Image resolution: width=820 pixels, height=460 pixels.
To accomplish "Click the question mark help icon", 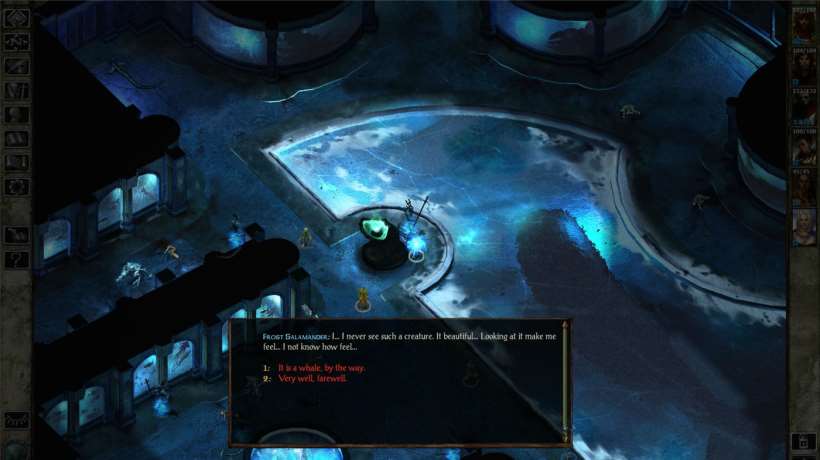I will tap(16, 260).
